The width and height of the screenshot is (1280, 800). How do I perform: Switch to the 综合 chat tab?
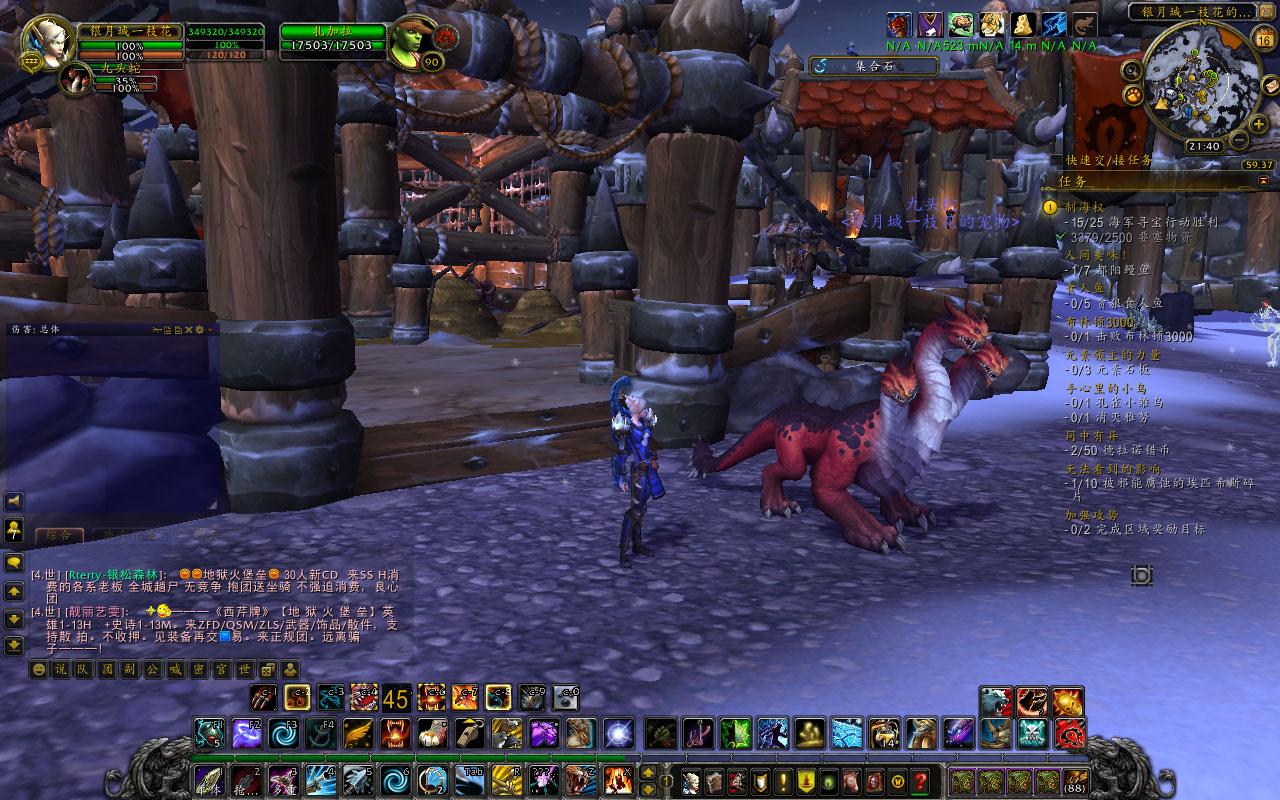click(x=59, y=535)
